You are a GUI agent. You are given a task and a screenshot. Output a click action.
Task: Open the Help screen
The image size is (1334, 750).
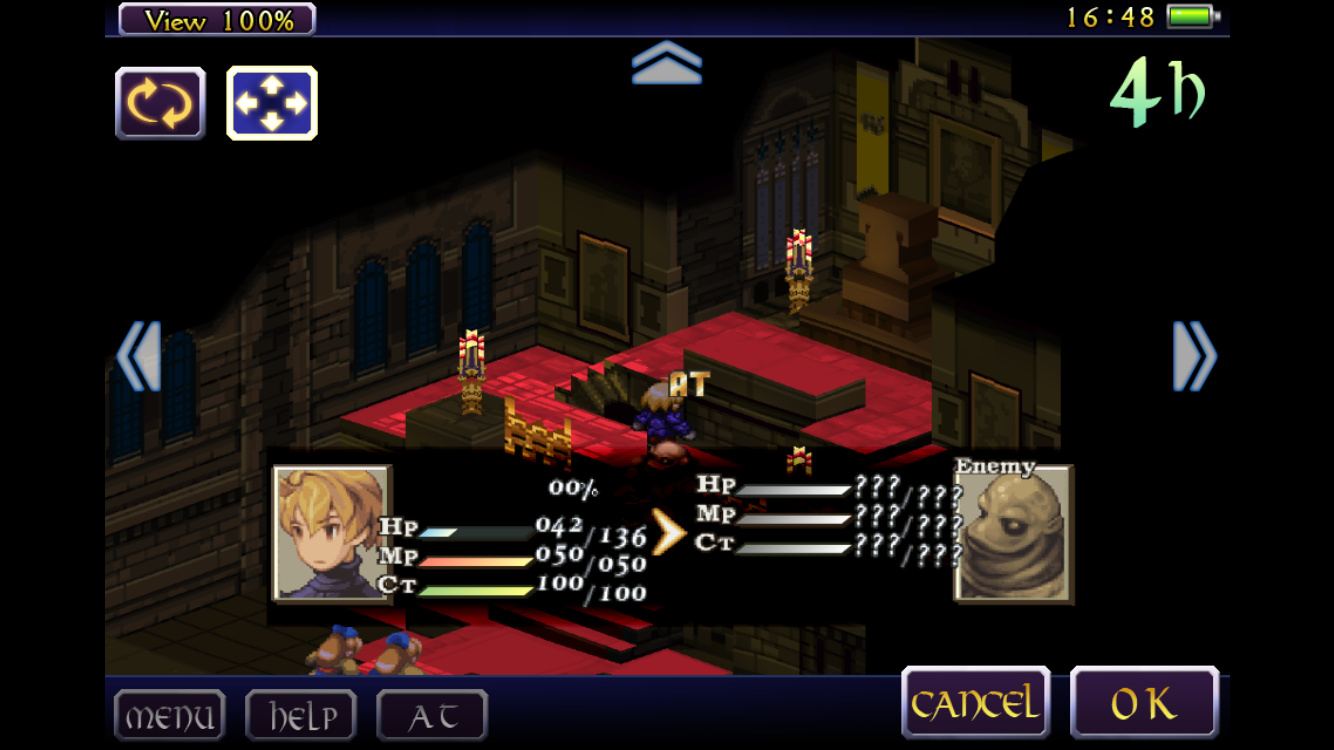coord(301,716)
